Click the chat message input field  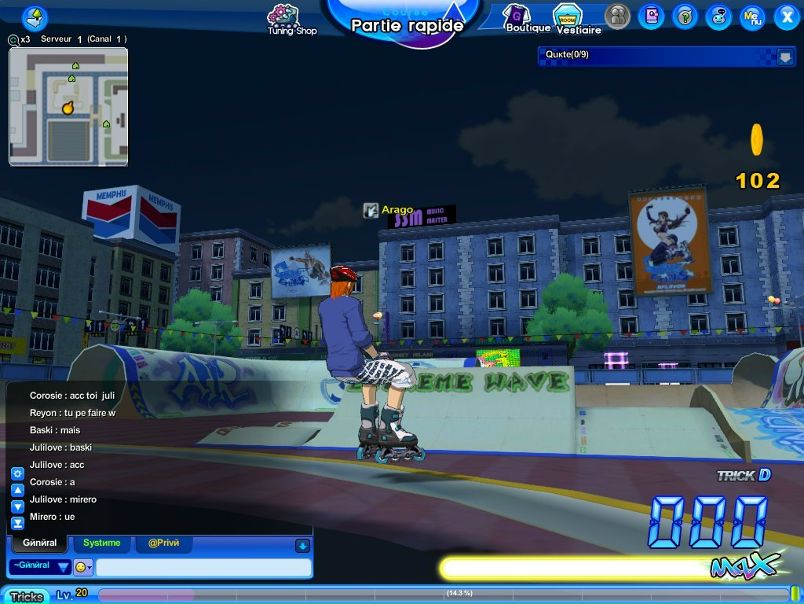[x=203, y=567]
